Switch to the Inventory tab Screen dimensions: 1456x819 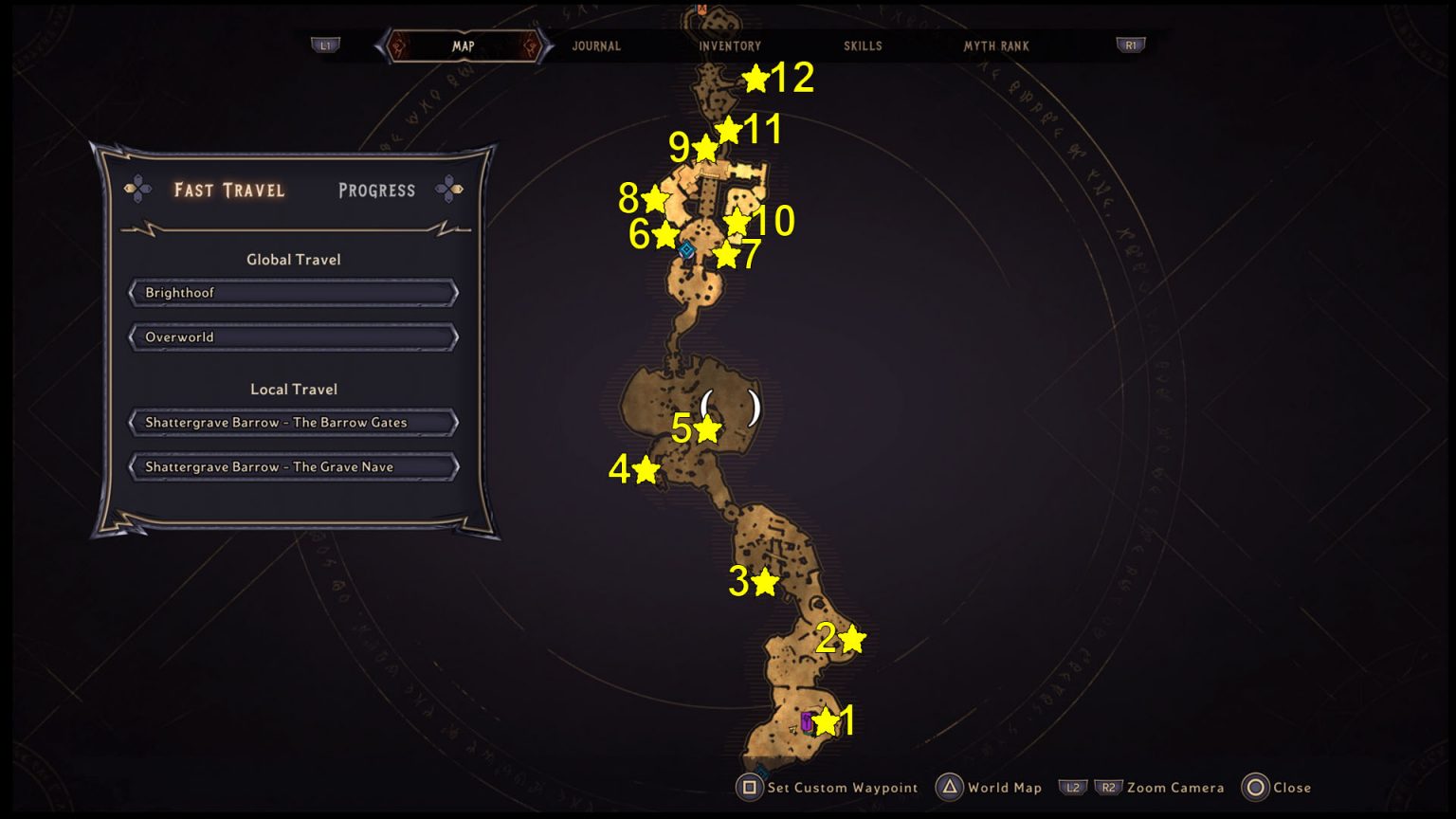[730, 45]
